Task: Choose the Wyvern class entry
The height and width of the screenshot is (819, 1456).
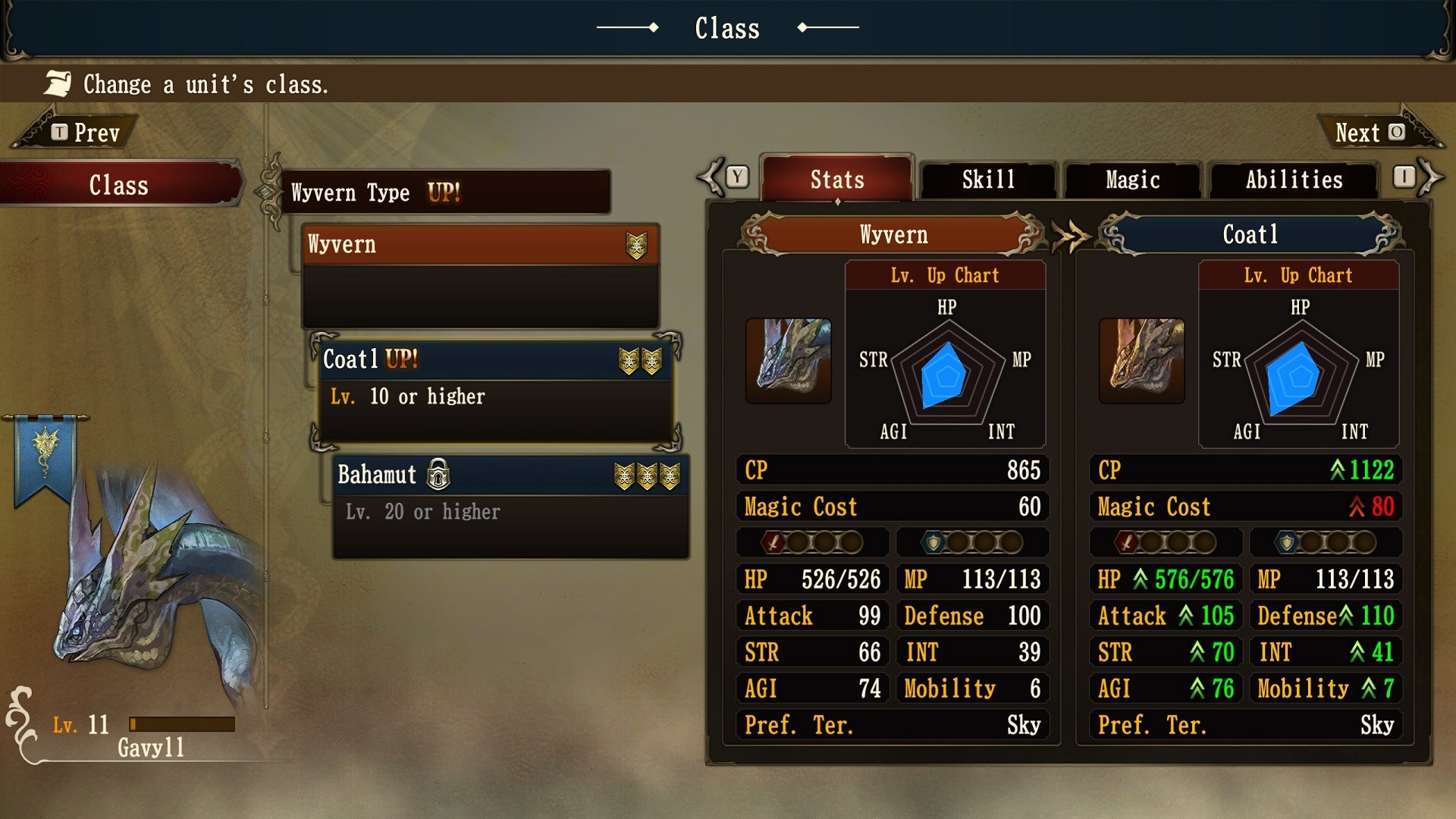Action: coord(479,245)
